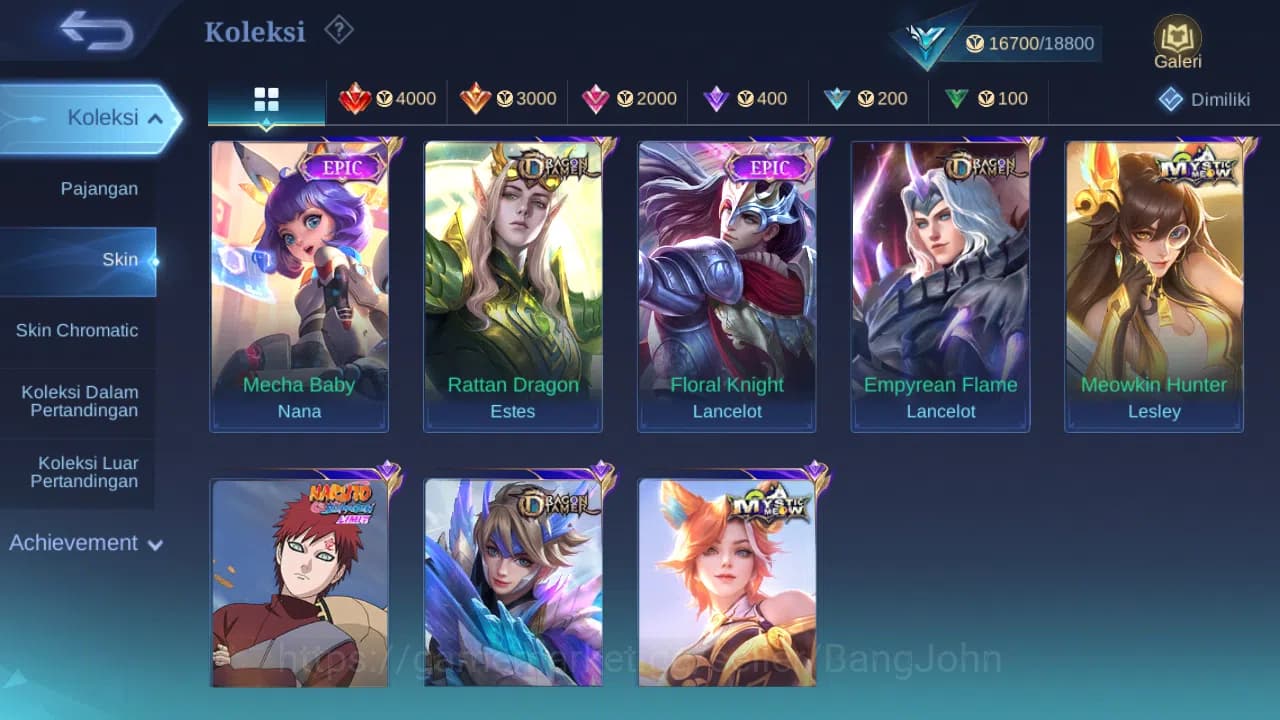
Task: Open the Gaara Naruto collaboration skin
Action: click(299, 583)
